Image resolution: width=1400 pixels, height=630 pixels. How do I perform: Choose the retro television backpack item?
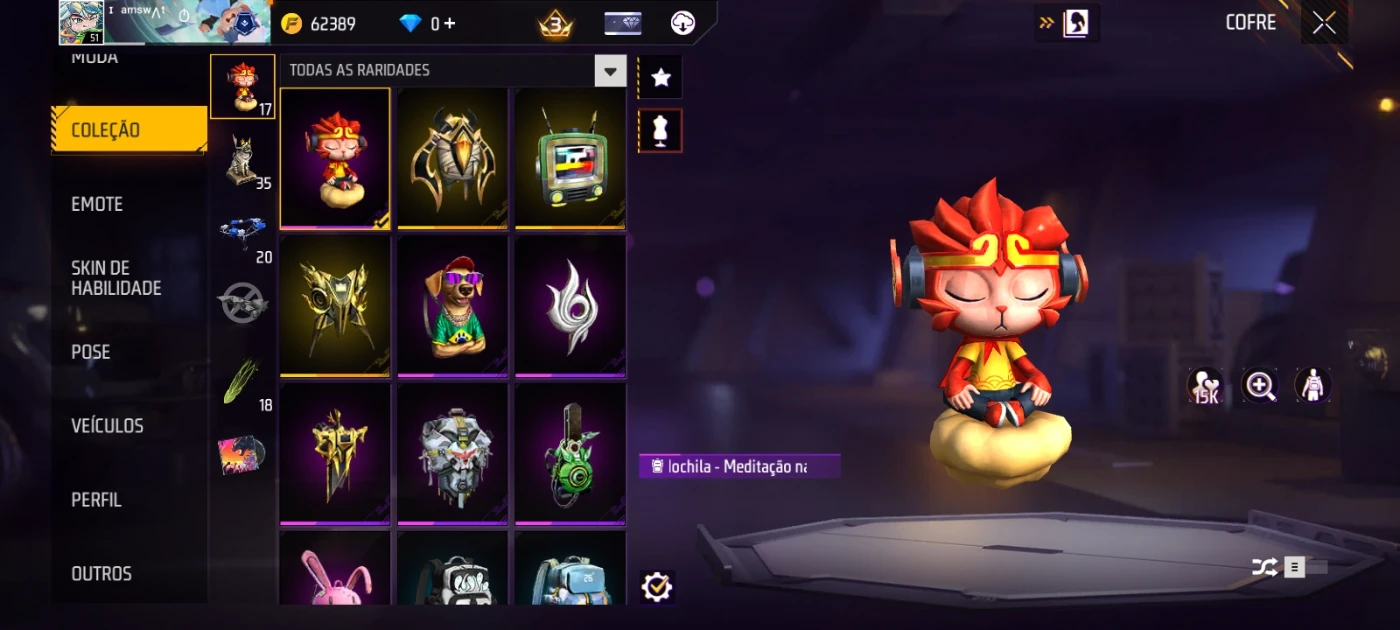[570, 158]
